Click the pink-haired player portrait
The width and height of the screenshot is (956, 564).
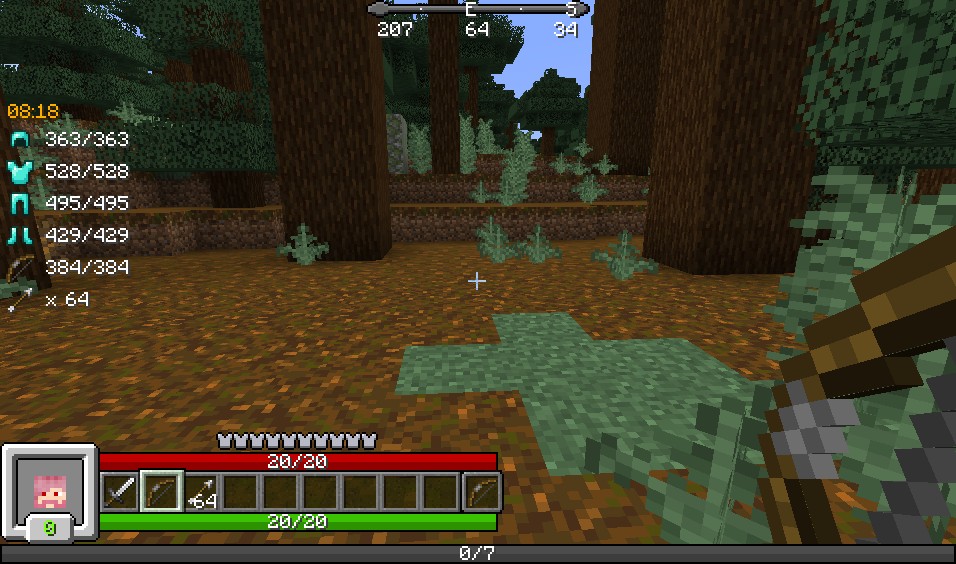tap(49, 490)
